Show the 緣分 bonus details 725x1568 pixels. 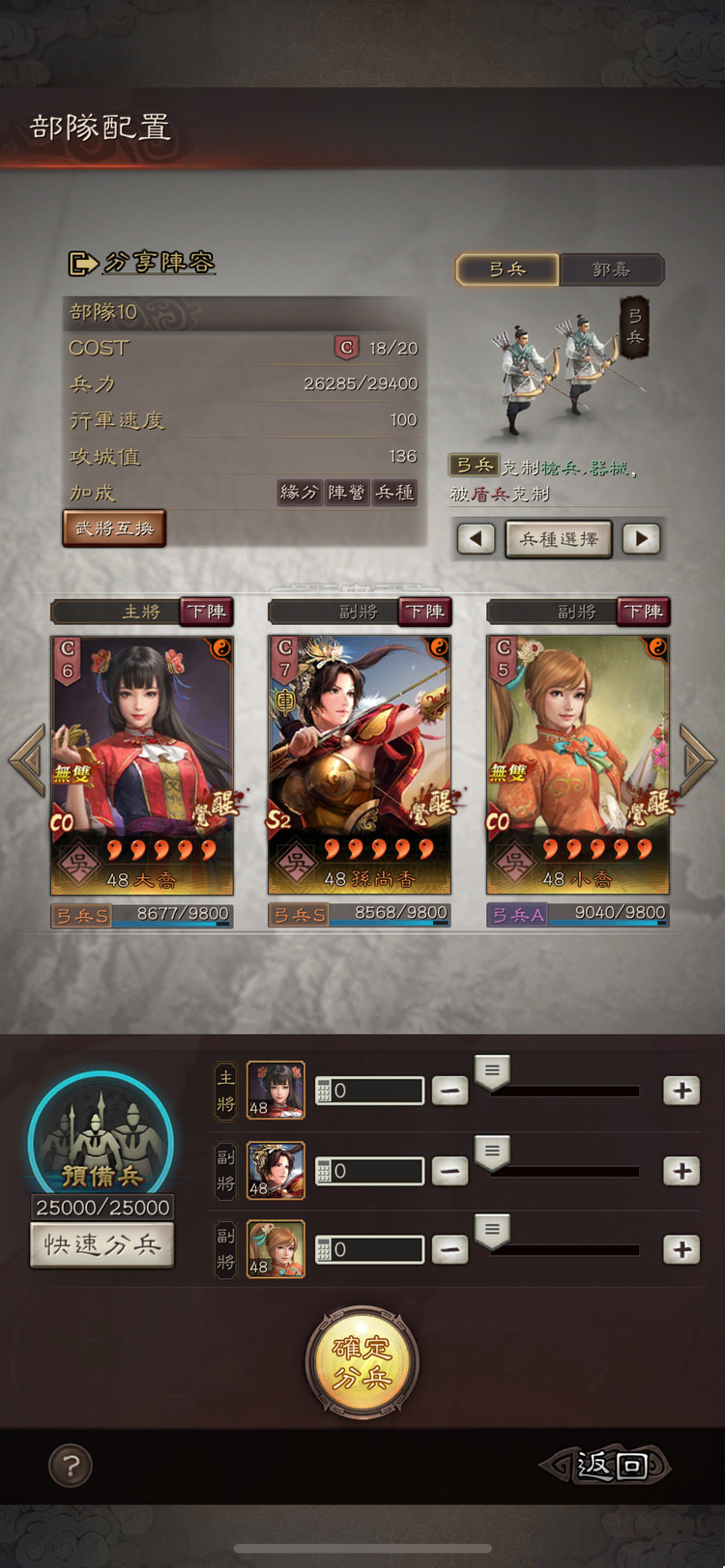[299, 493]
